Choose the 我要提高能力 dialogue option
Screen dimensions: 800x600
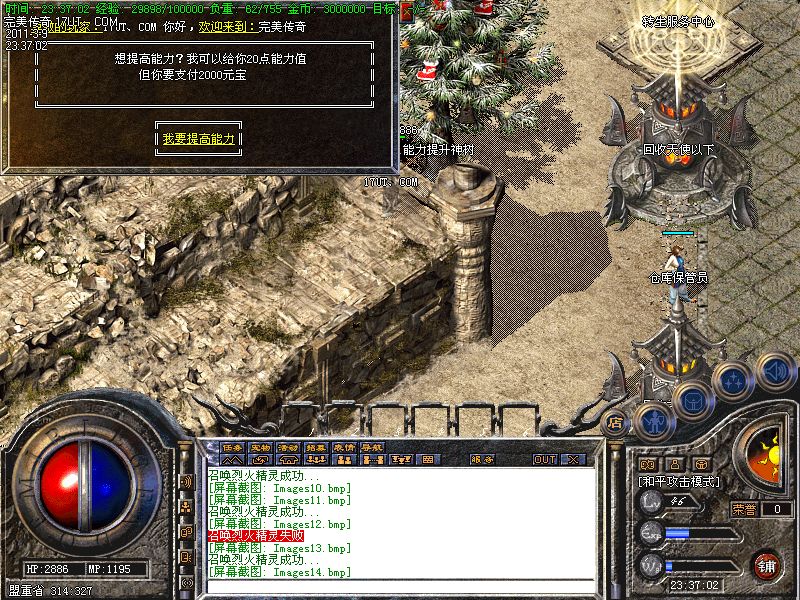tap(199, 139)
